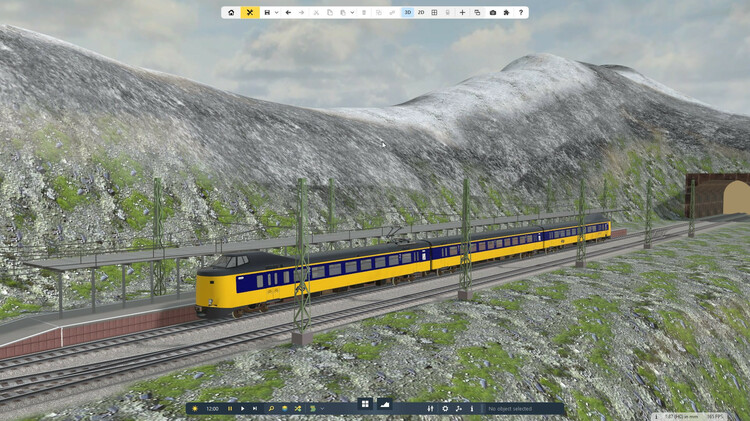
Task: Switch to the 3D view
Action: [x=408, y=13]
